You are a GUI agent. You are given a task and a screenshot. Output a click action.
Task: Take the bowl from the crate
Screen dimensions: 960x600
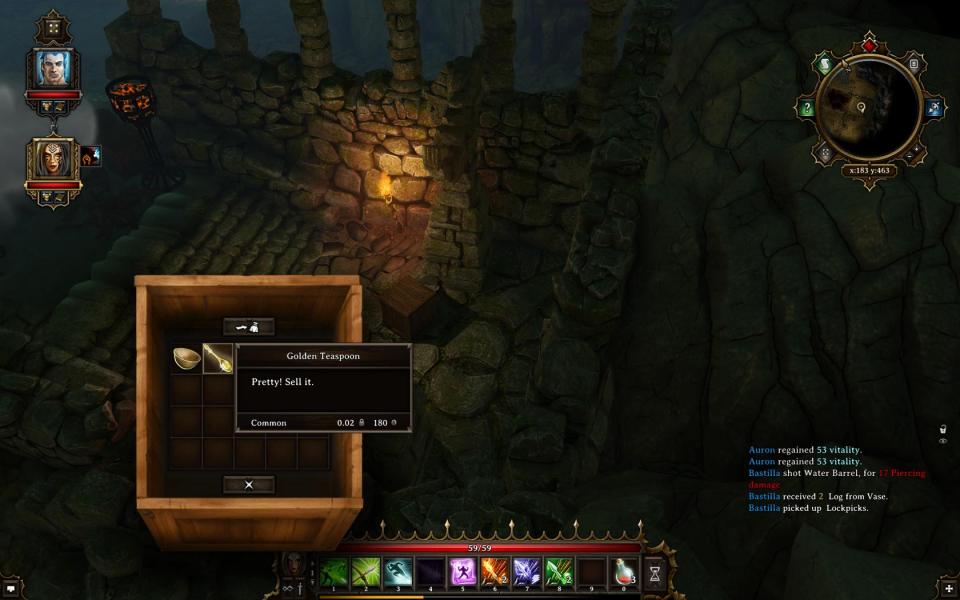[186, 358]
